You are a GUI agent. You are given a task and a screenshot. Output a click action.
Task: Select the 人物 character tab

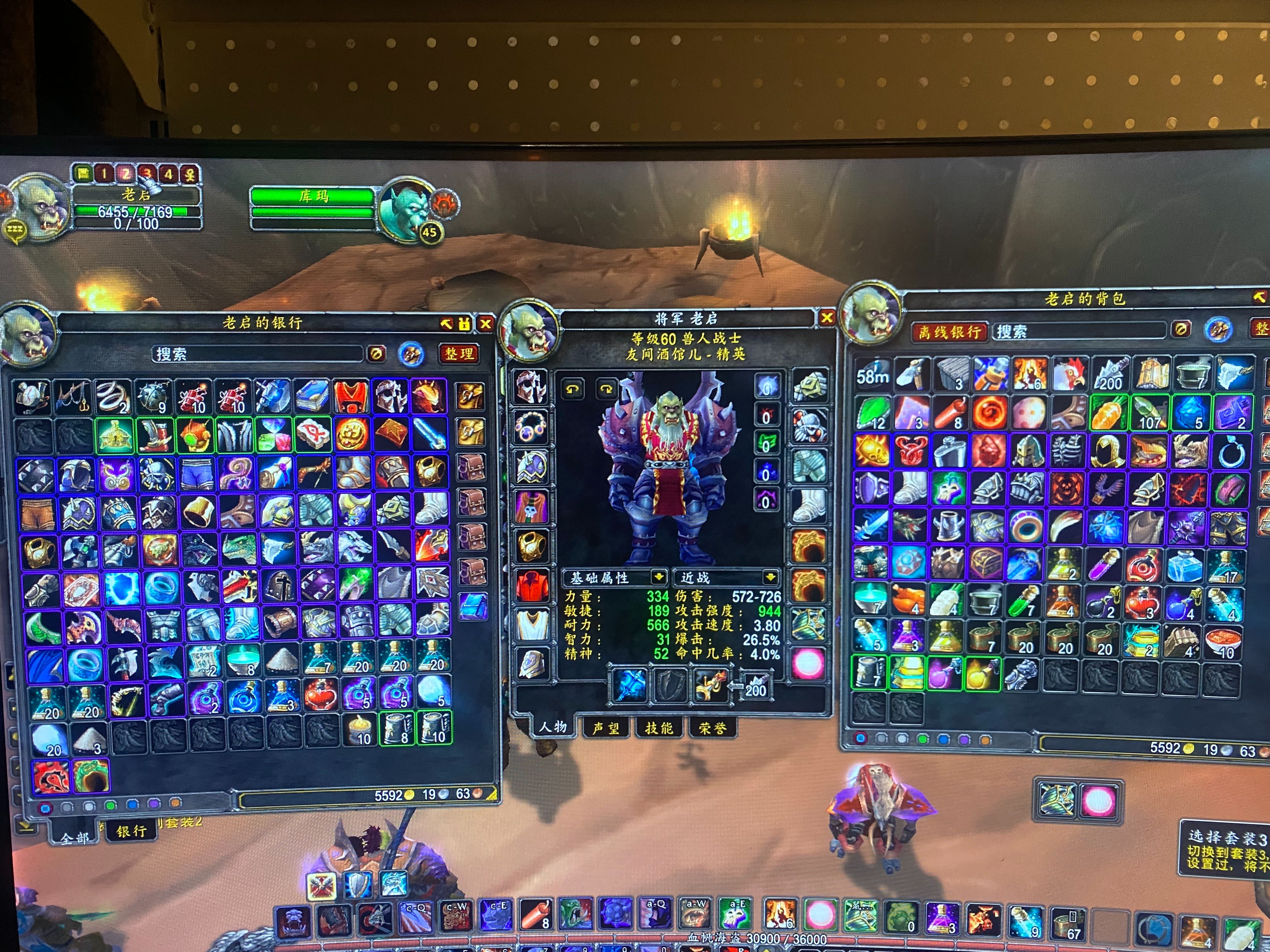click(552, 727)
